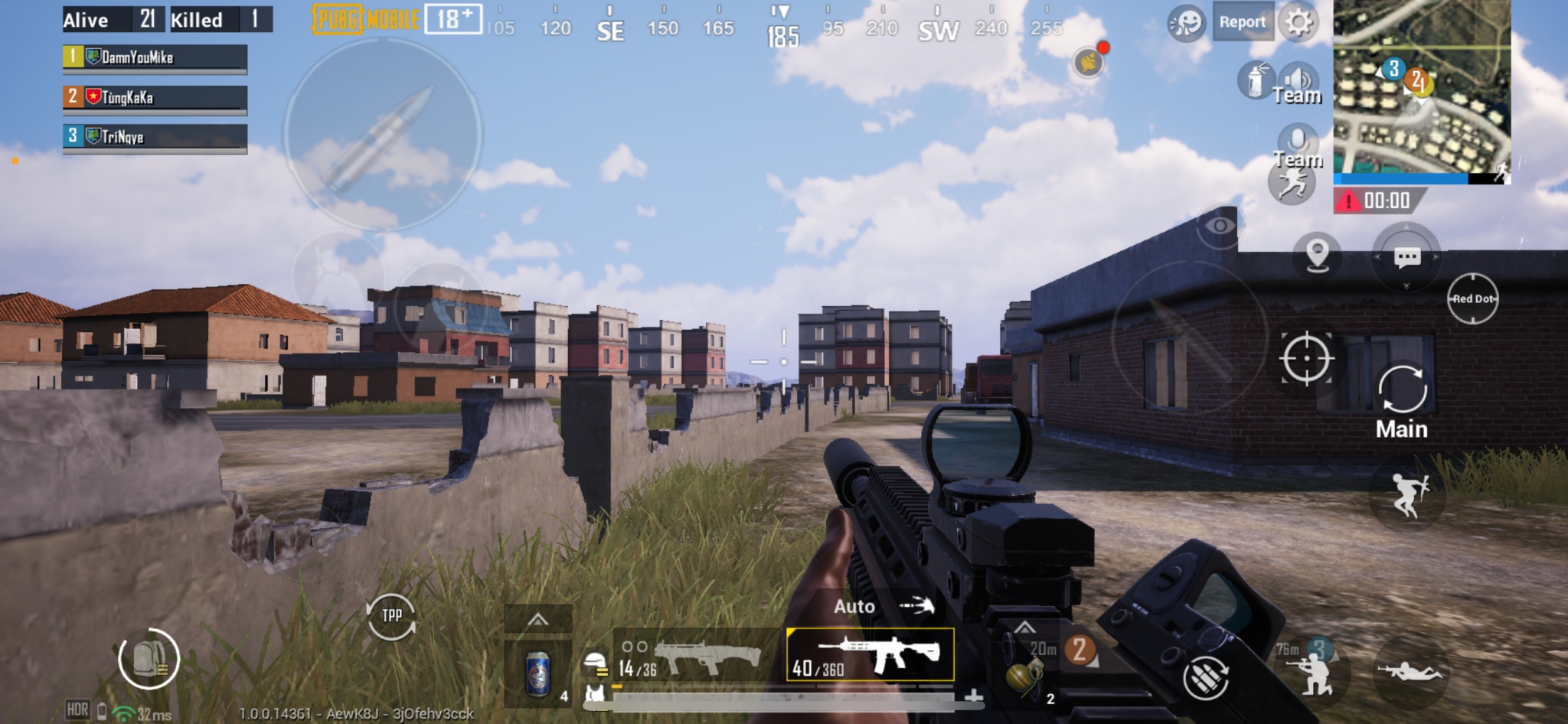The width and height of the screenshot is (1568, 724).
Task: Expand the throwables panel chevron
Action: point(1024,625)
